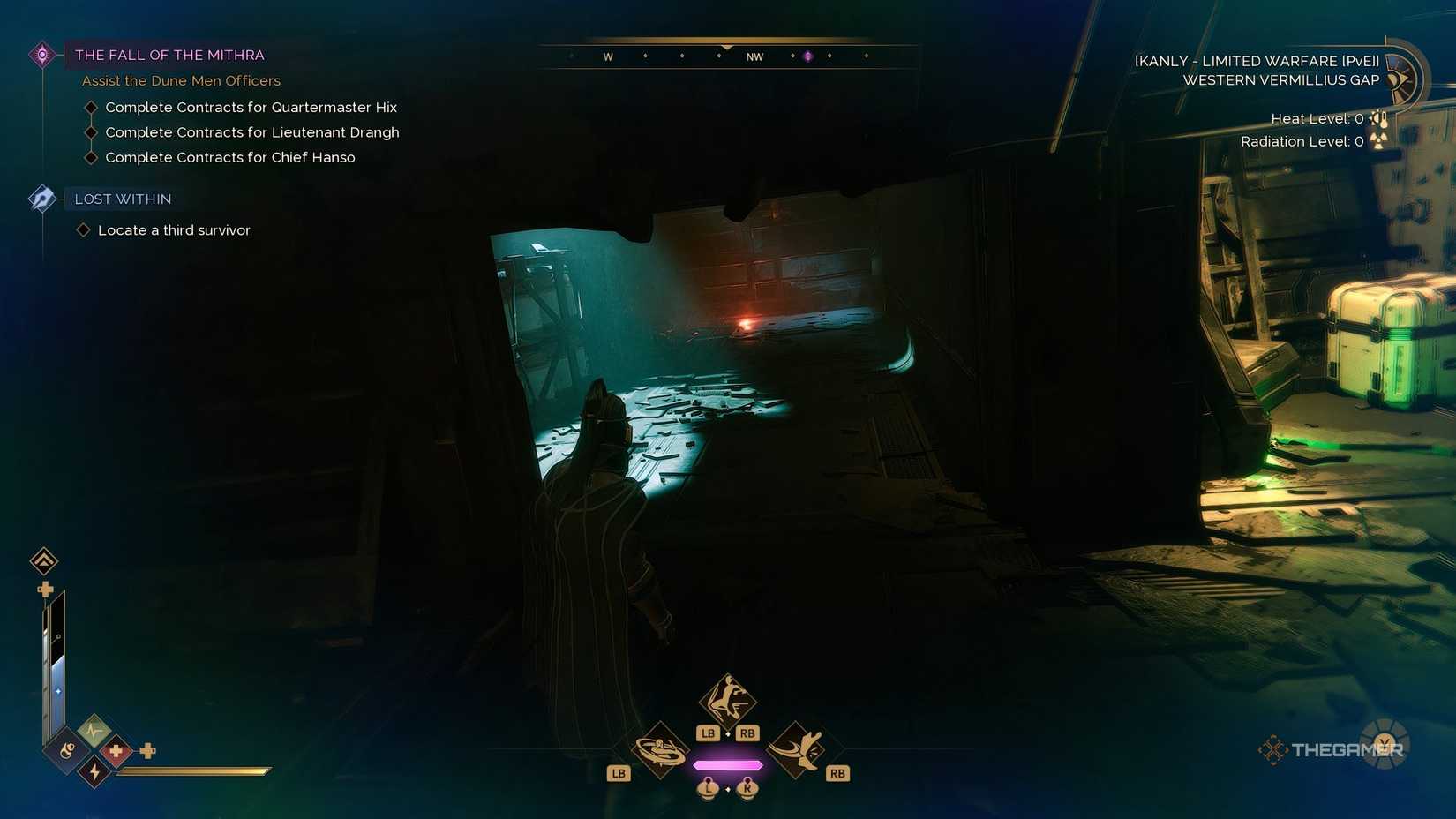Click the LB button prompt under the spin ability

[x=618, y=772]
